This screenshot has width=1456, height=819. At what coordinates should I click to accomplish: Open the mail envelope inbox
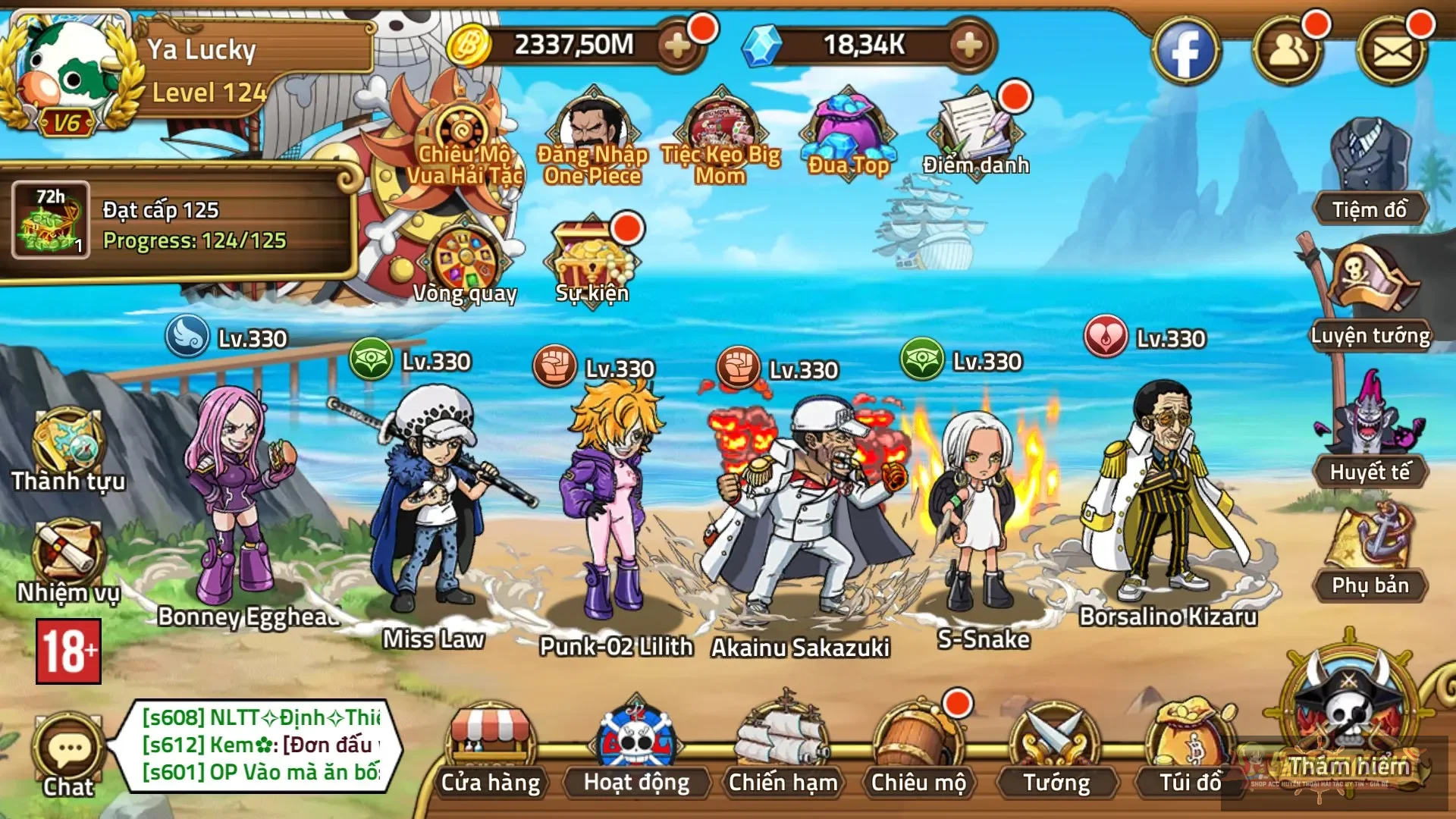pos(1392,52)
